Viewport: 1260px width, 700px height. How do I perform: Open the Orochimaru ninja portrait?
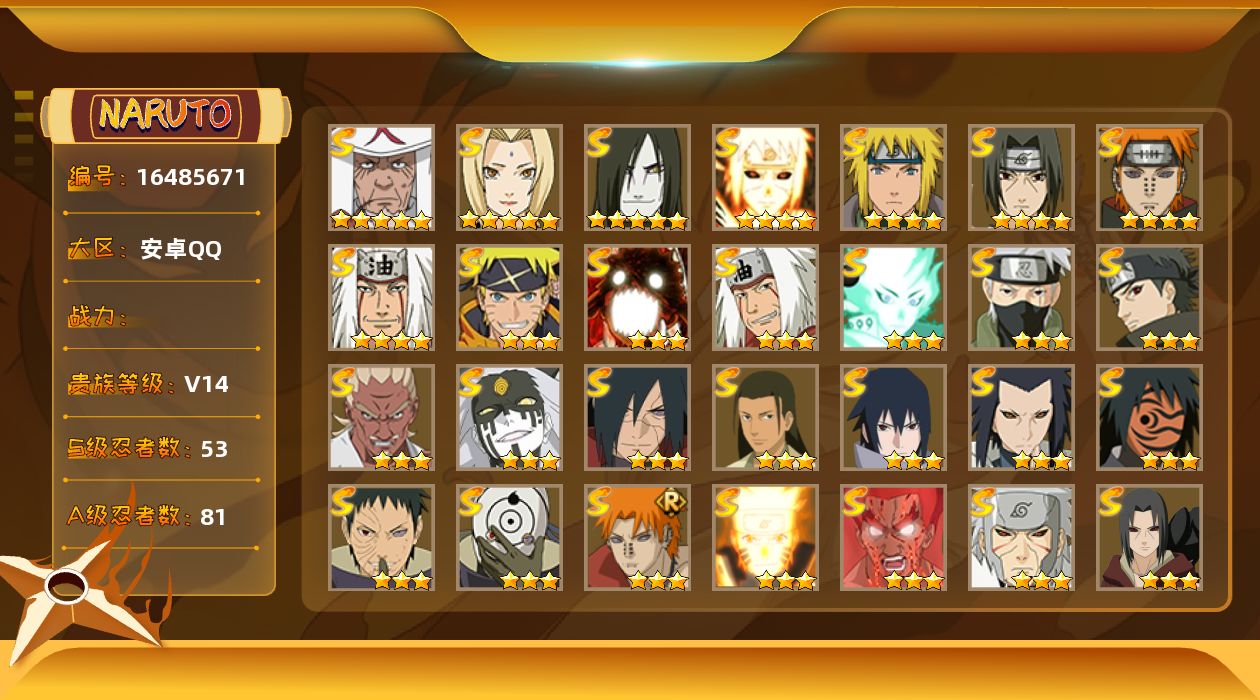pyautogui.click(x=637, y=178)
